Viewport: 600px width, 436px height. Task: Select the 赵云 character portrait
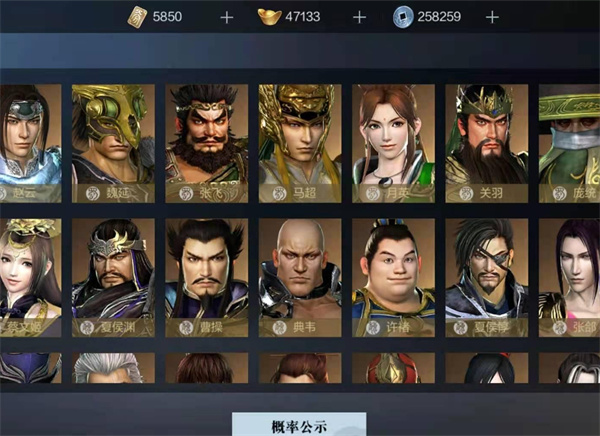[x=30, y=141]
